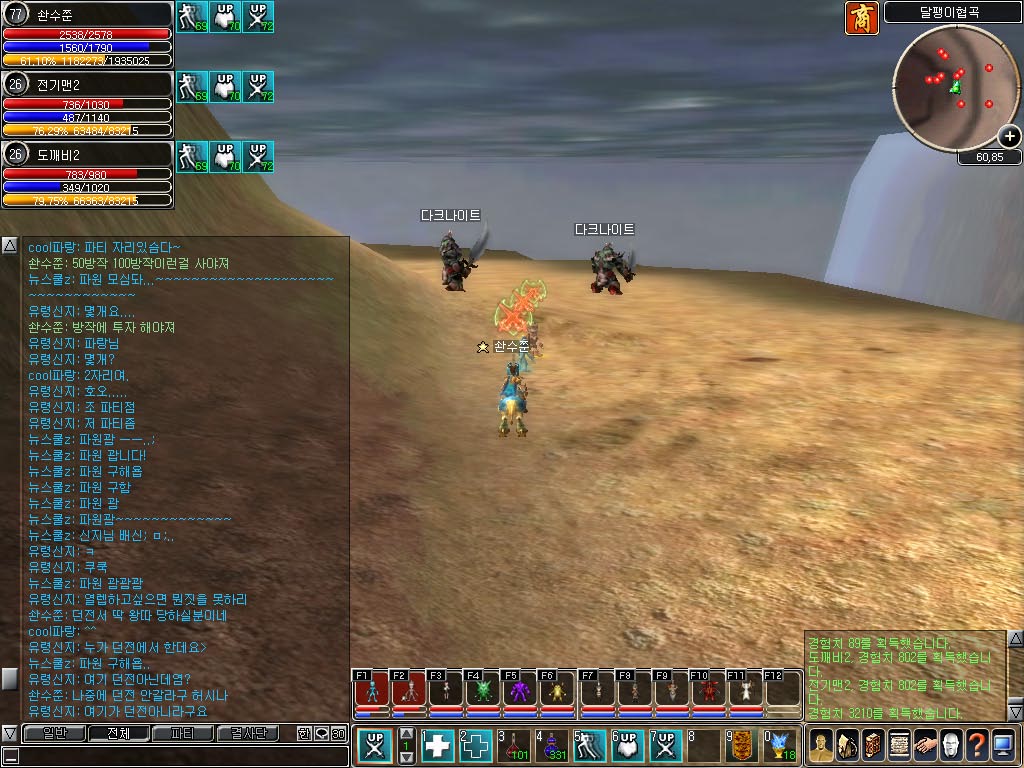Open the red 商 merchant icon
Image resolution: width=1024 pixels, height=768 pixels.
tap(861, 17)
